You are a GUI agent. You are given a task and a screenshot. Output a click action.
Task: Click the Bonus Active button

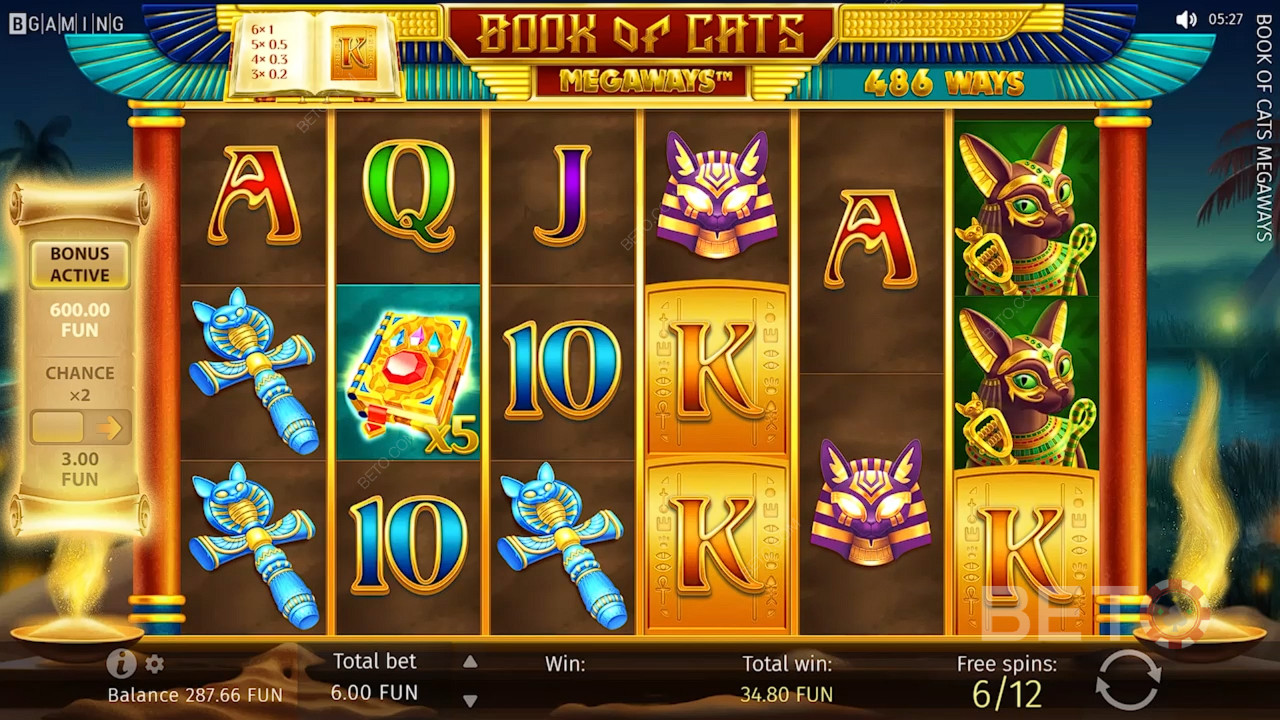point(80,265)
